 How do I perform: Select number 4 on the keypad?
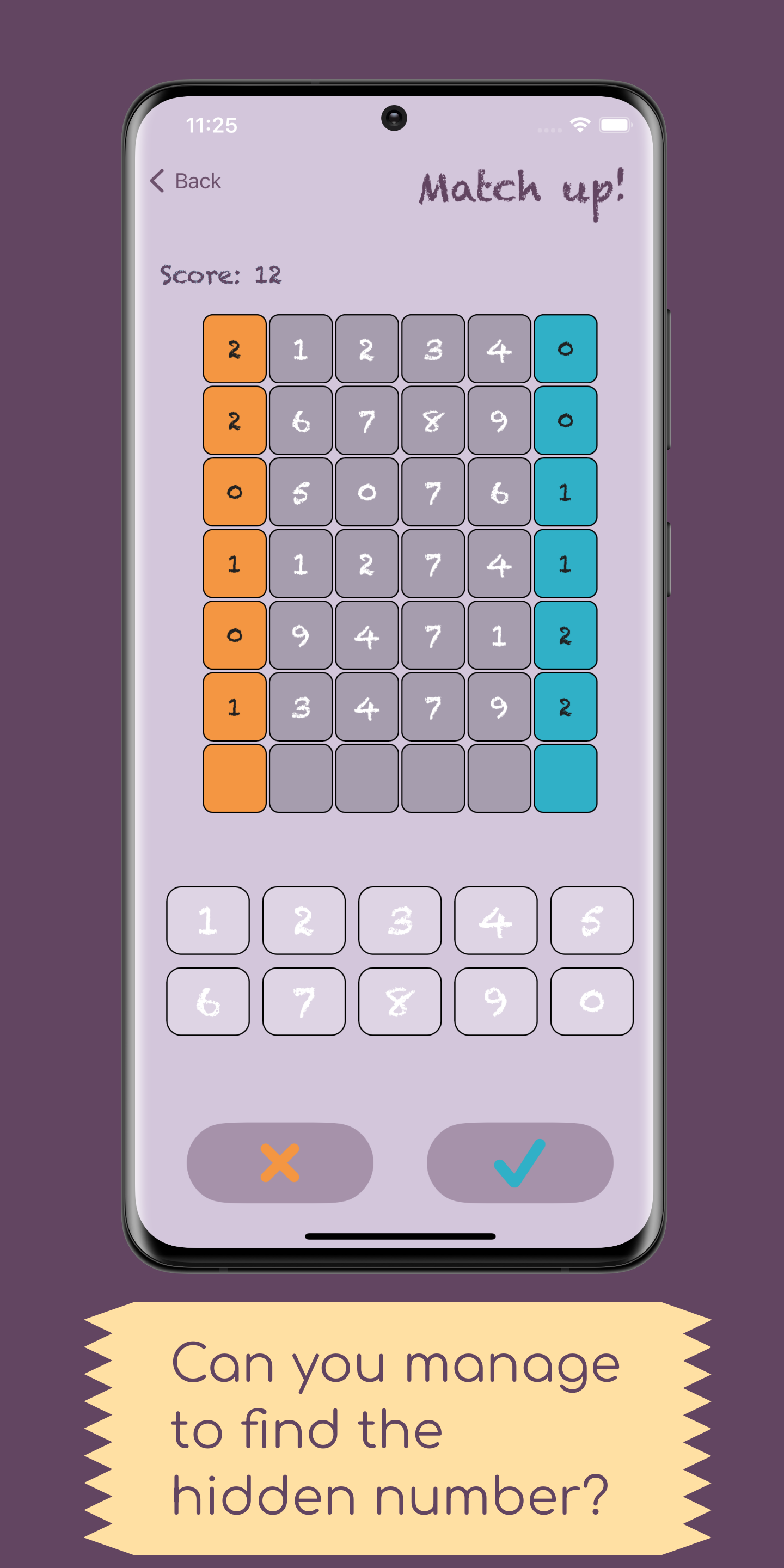[495, 920]
